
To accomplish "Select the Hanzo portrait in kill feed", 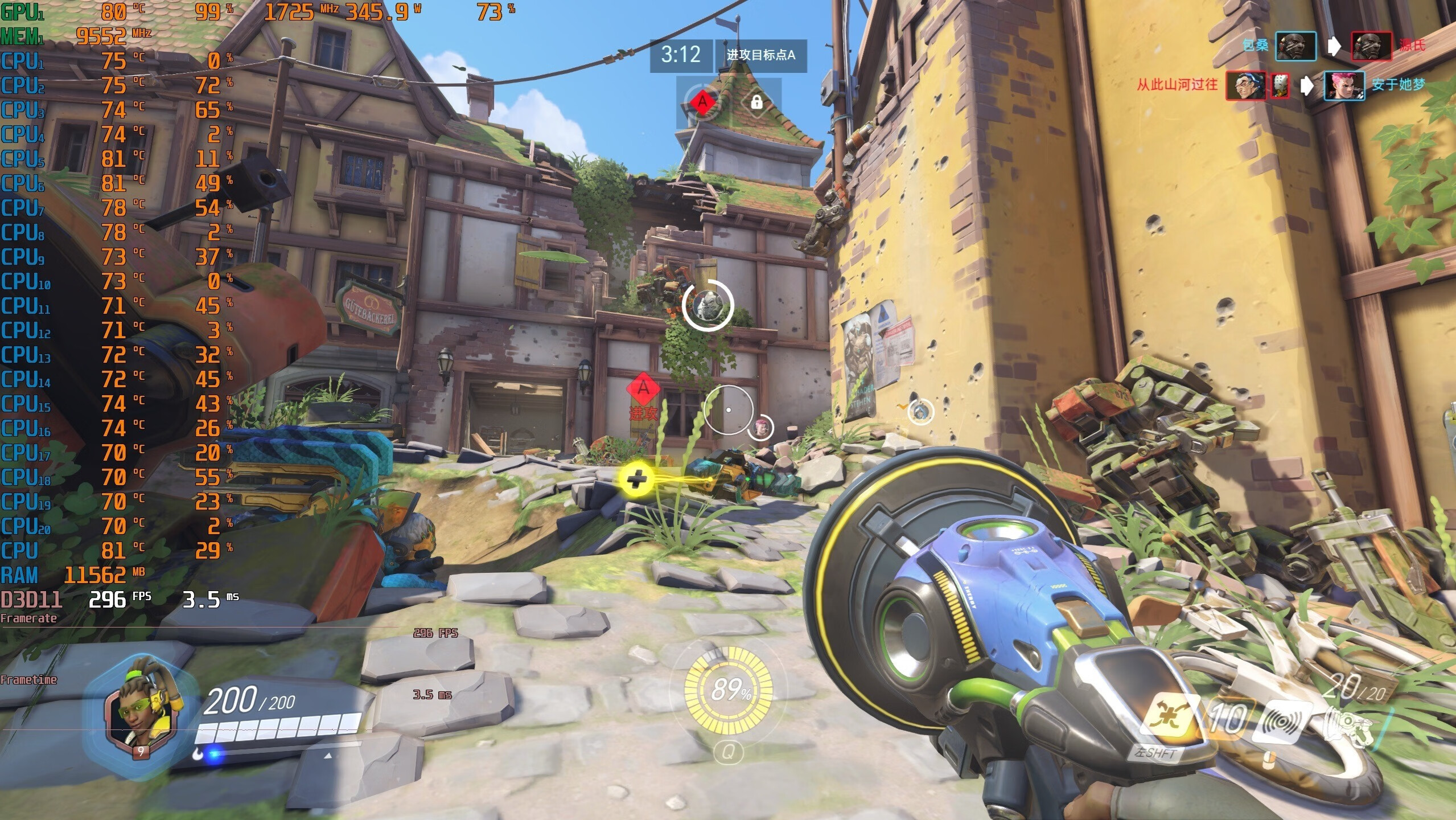I will (x=1245, y=86).
